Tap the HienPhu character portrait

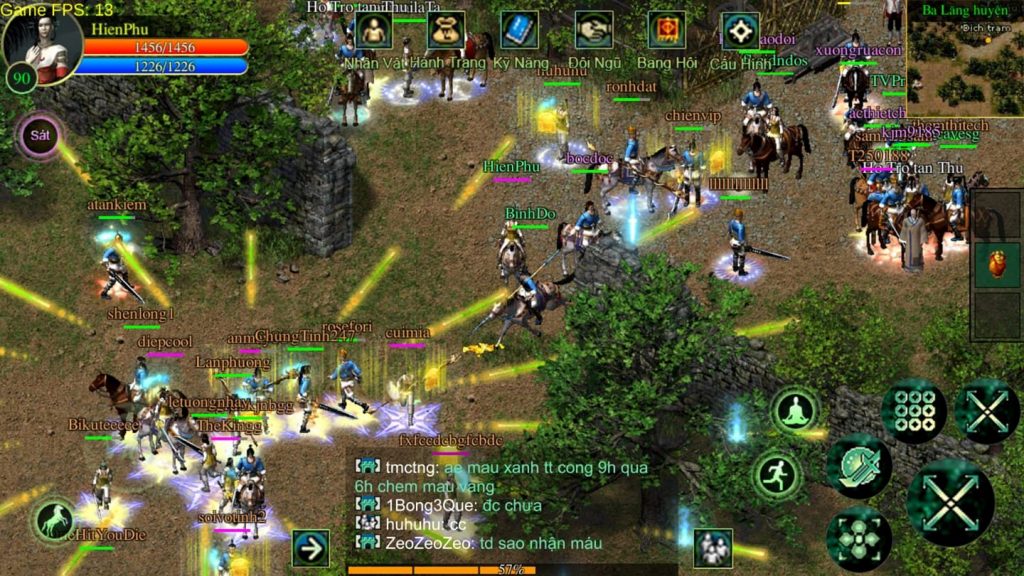pos(42,42)
